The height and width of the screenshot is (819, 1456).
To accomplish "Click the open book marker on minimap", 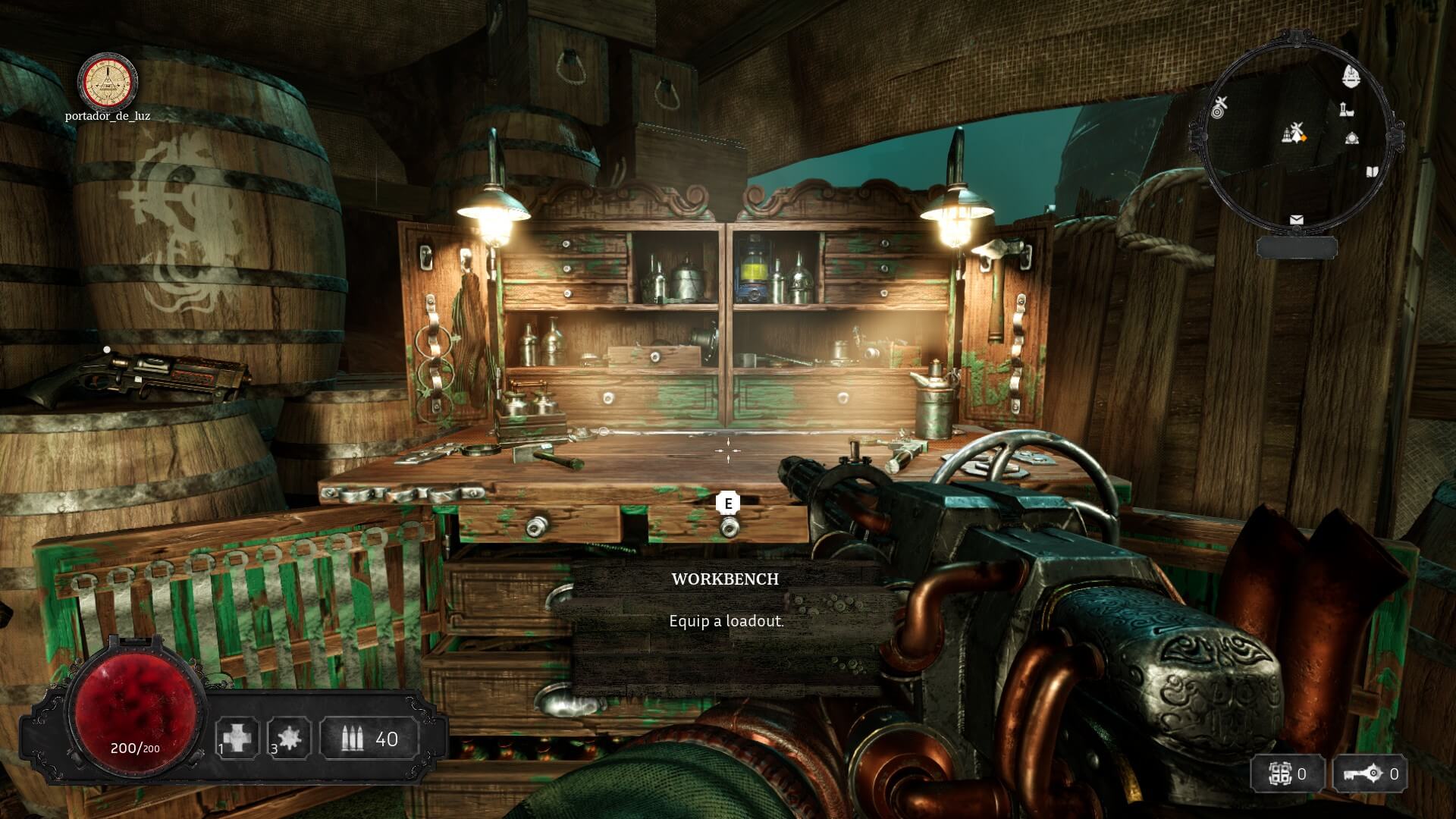I will pos(1372,172).
